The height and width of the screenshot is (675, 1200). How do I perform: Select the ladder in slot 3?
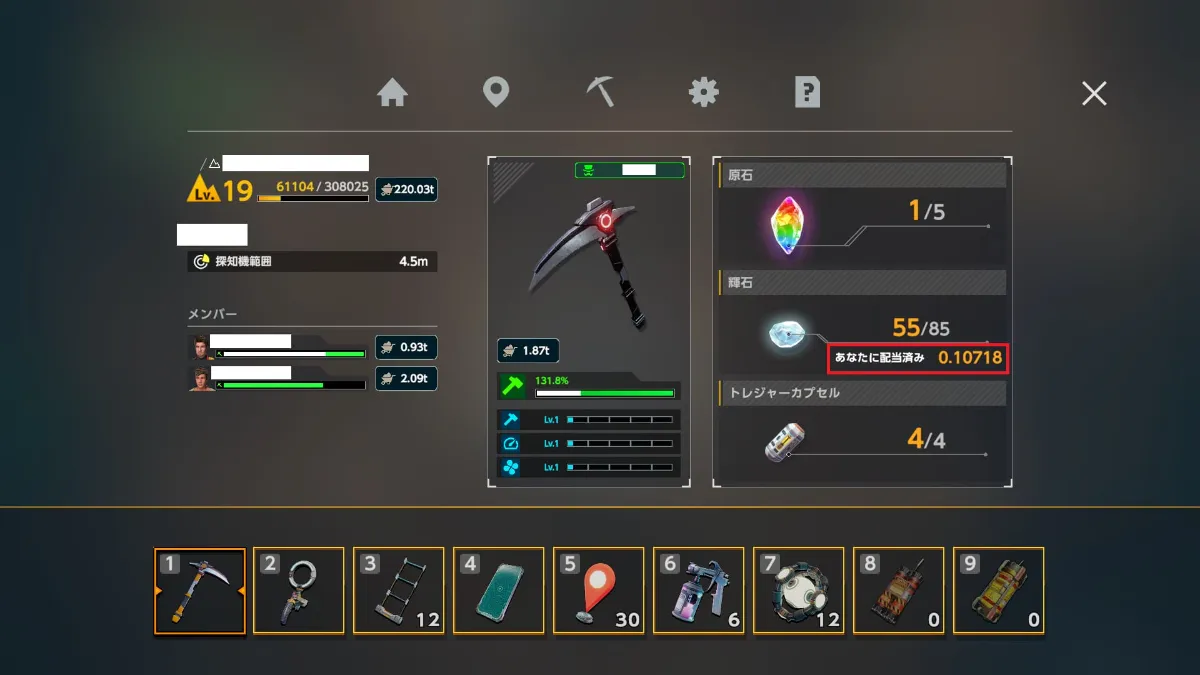coord(399,591)
